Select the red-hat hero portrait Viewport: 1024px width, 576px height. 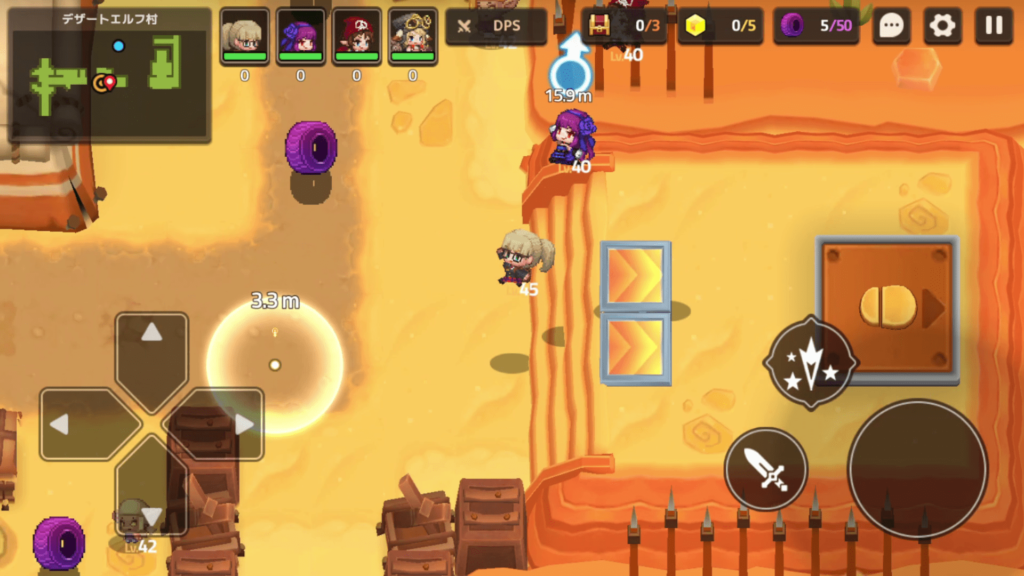[x=357, y=37]
